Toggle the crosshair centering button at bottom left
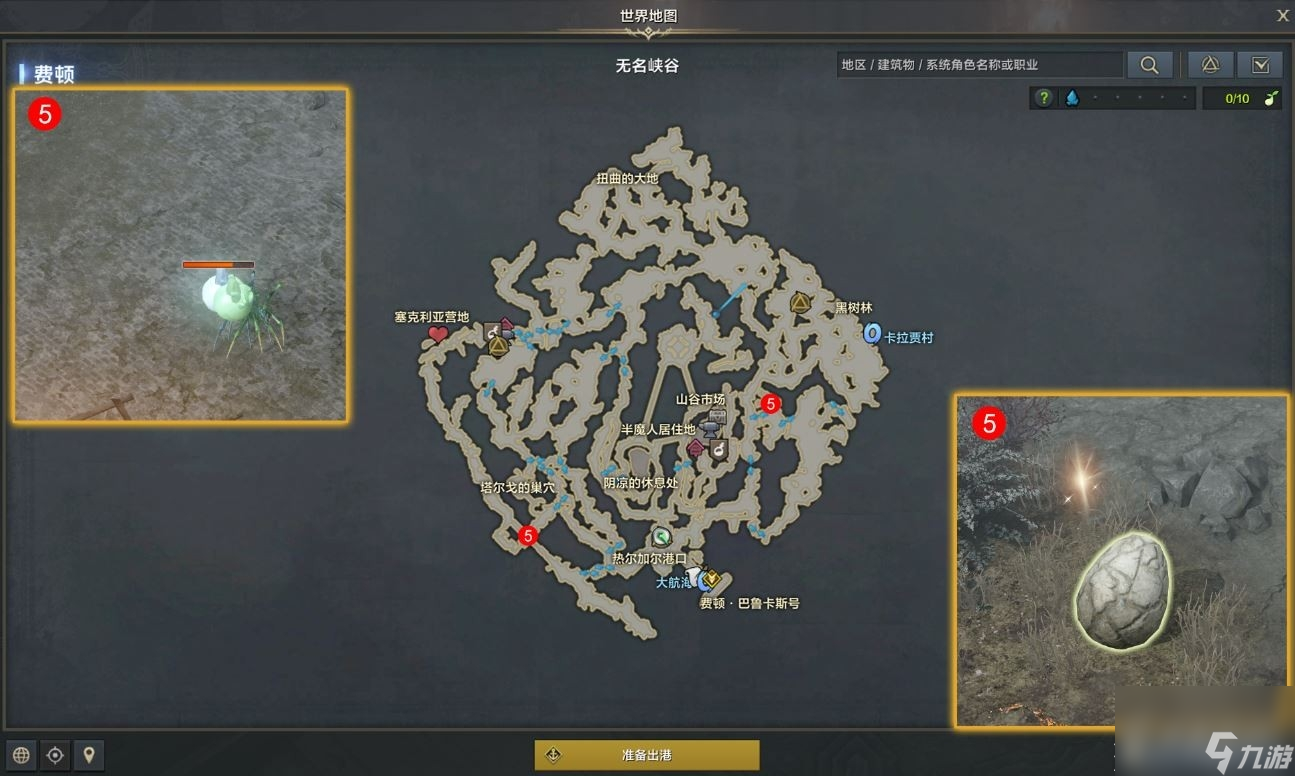The image size is (1295, 776). click(x=55, y=755)
